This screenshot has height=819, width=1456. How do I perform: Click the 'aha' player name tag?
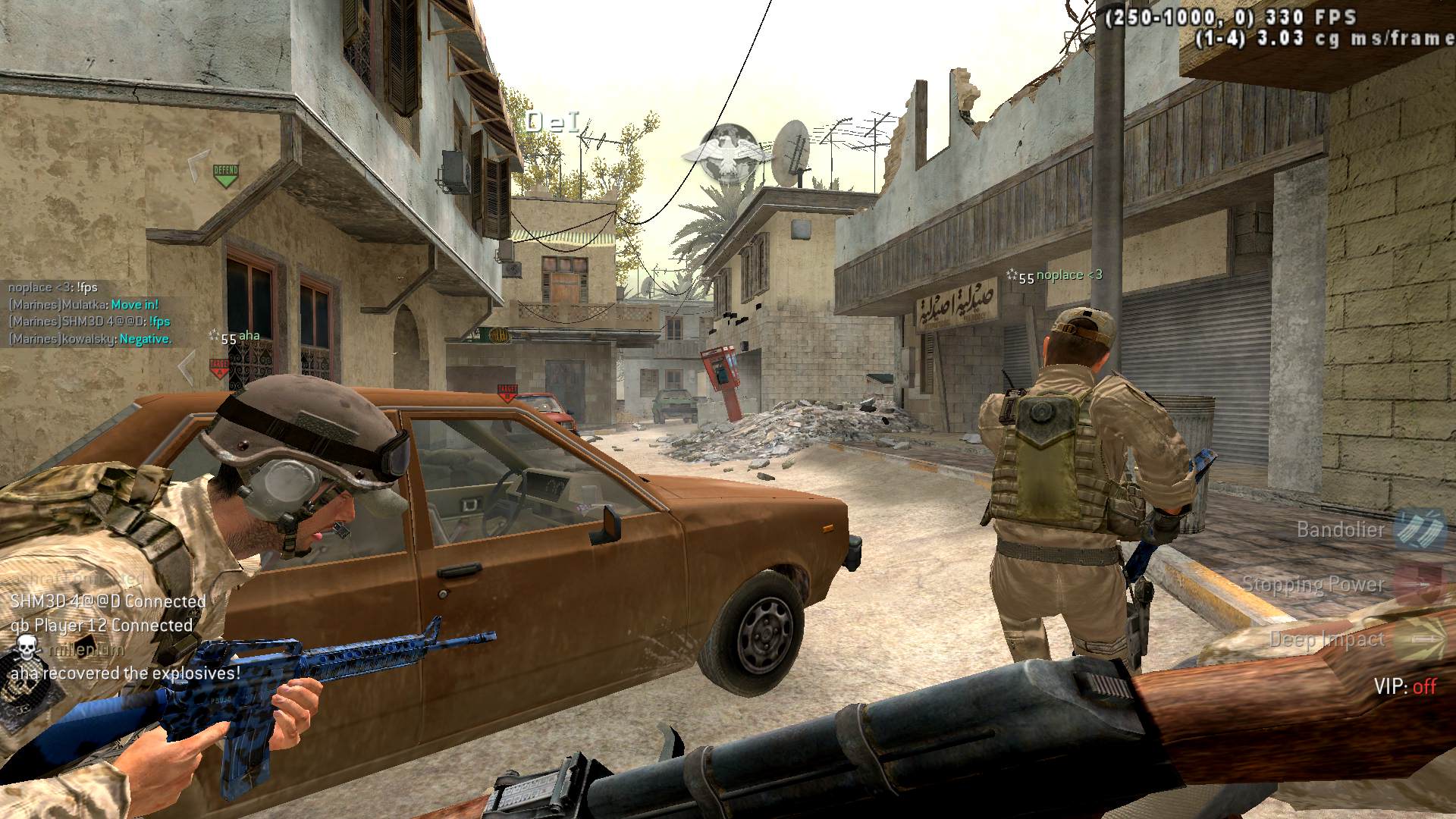tap(249, 336)
